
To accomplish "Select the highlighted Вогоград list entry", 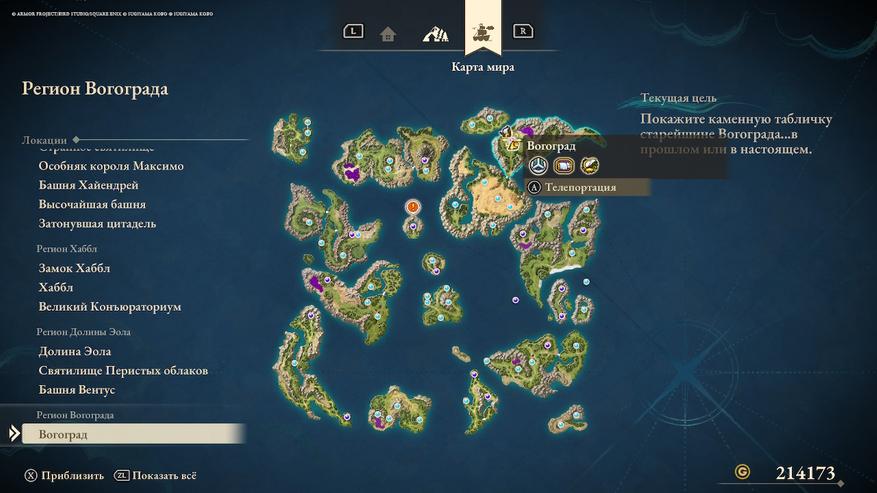I will [x=63, y=434].
